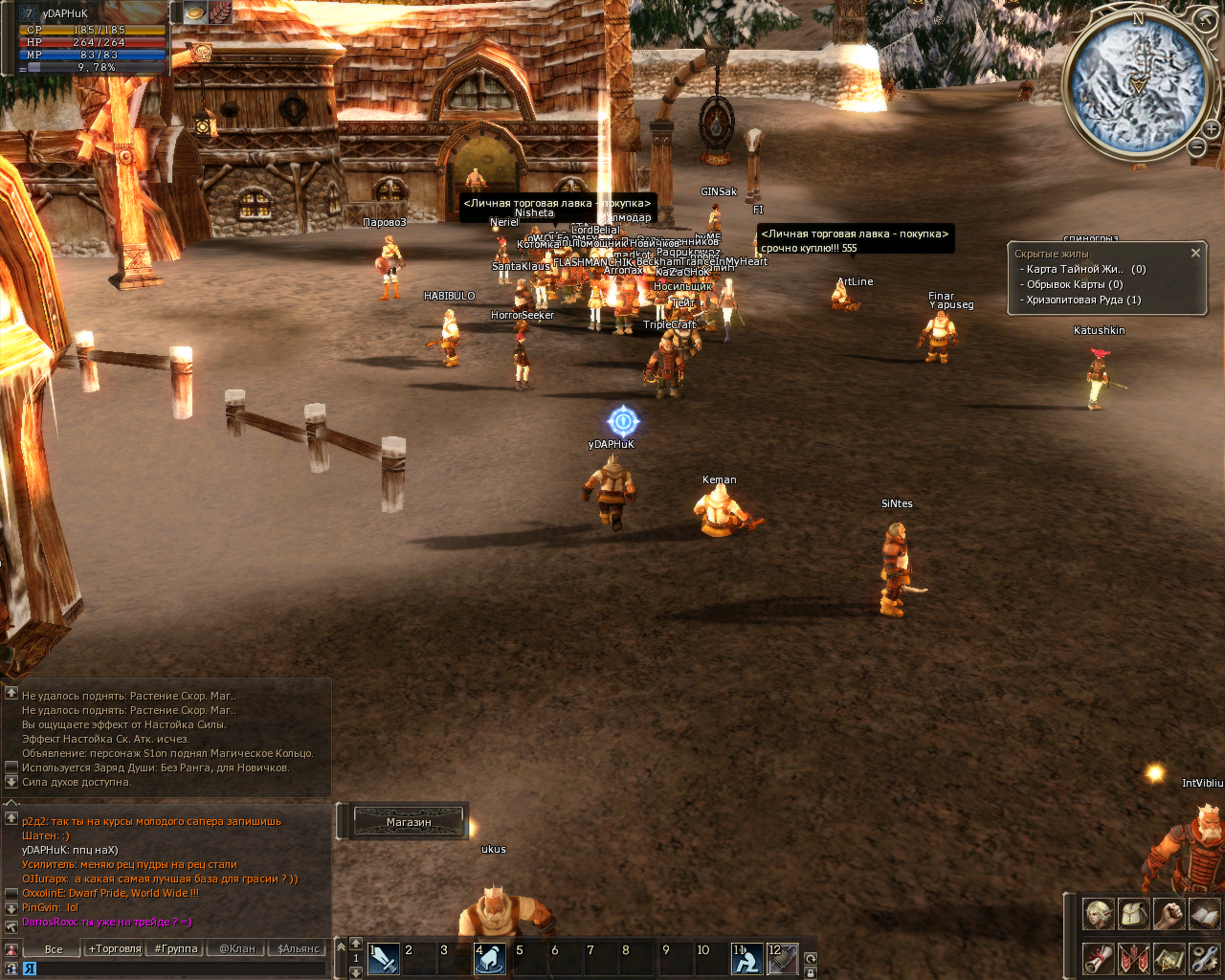Click the minimap zoom-out minus button

(1197, 147)
